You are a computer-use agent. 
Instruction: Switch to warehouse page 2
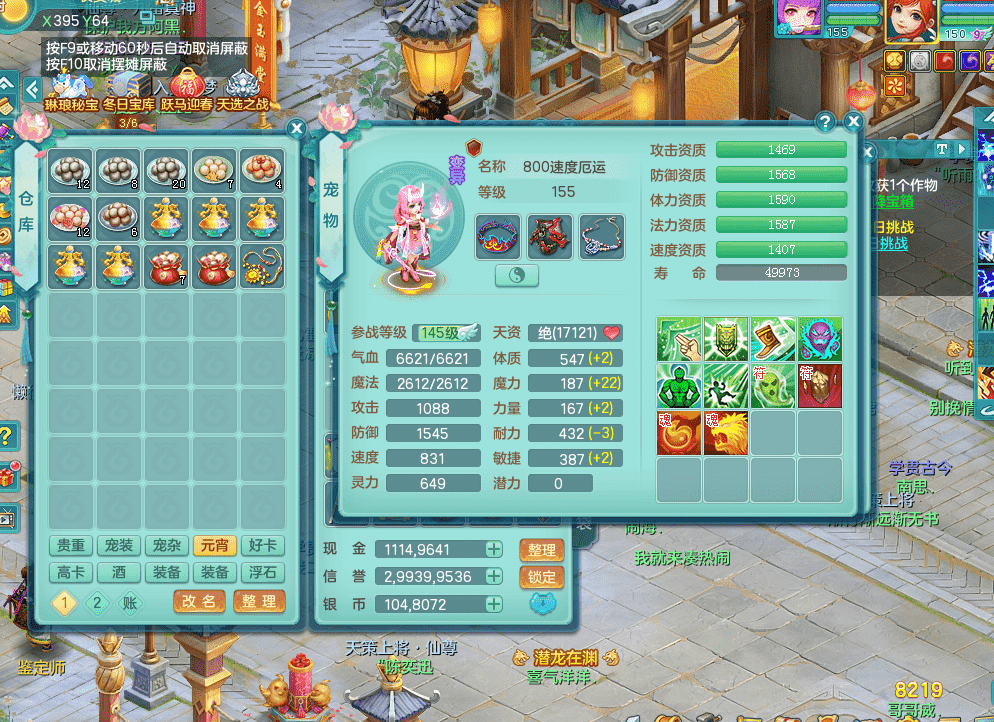point(97,602)
